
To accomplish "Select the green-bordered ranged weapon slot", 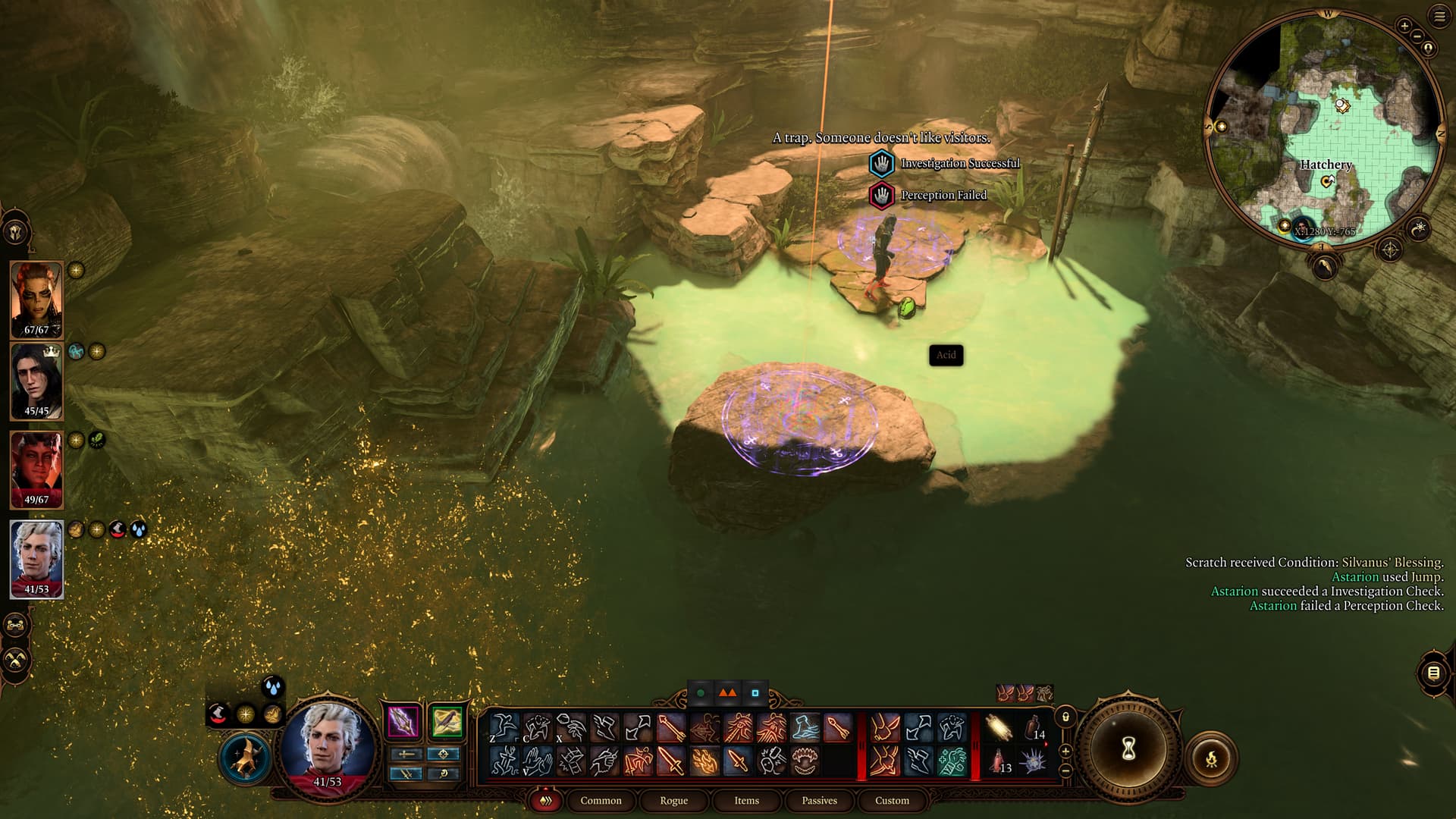I will (447, 721).
